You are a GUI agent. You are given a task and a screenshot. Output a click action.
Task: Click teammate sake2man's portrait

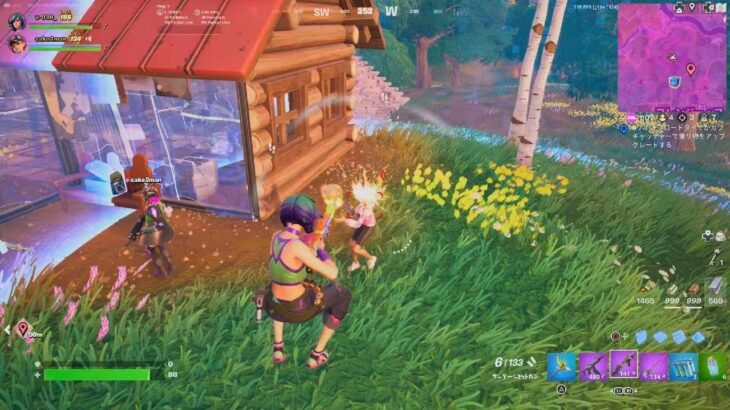point(16,43)
